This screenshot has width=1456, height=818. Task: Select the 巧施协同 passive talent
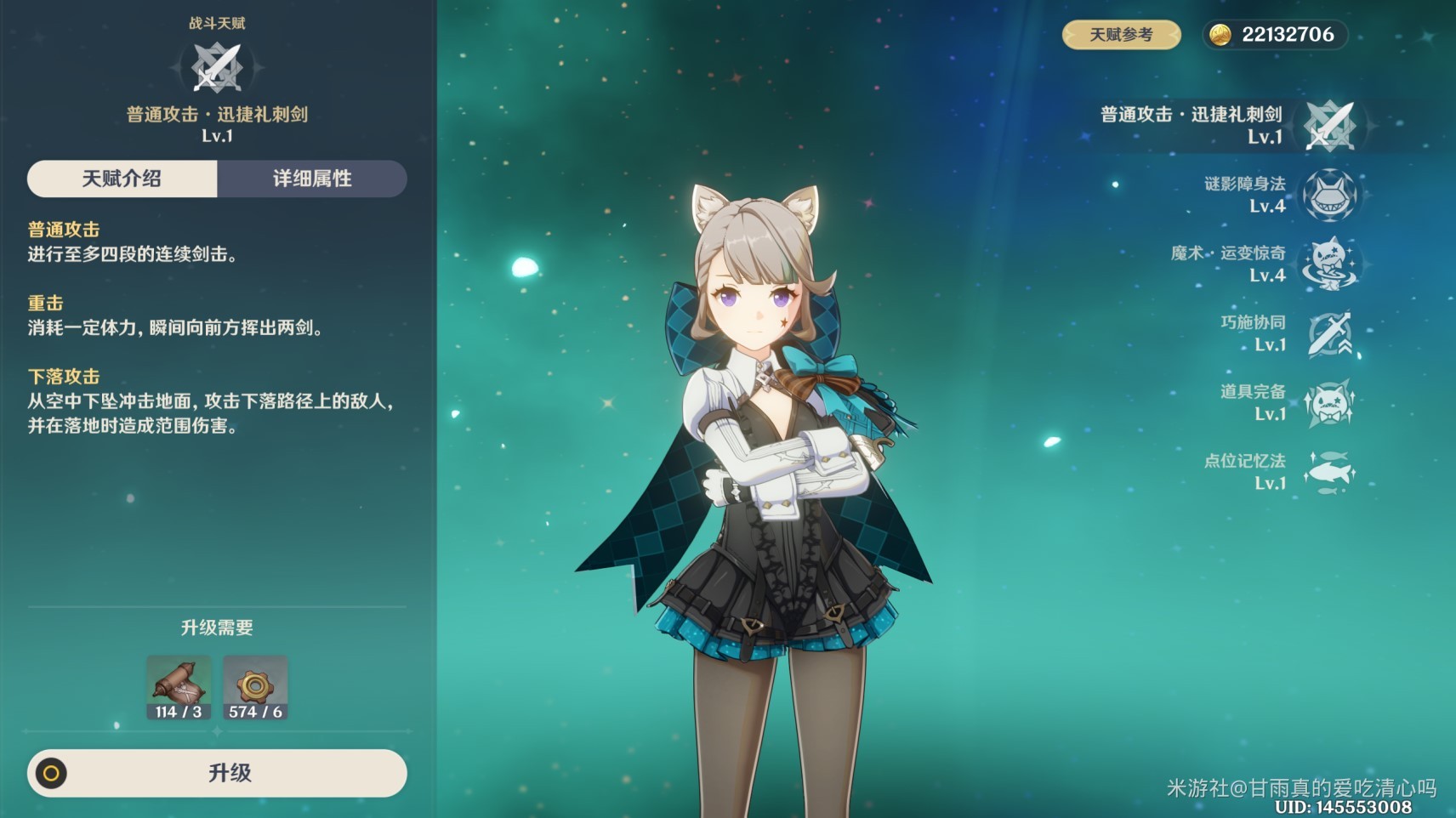pyautogui.click(x=1330, y=333)
